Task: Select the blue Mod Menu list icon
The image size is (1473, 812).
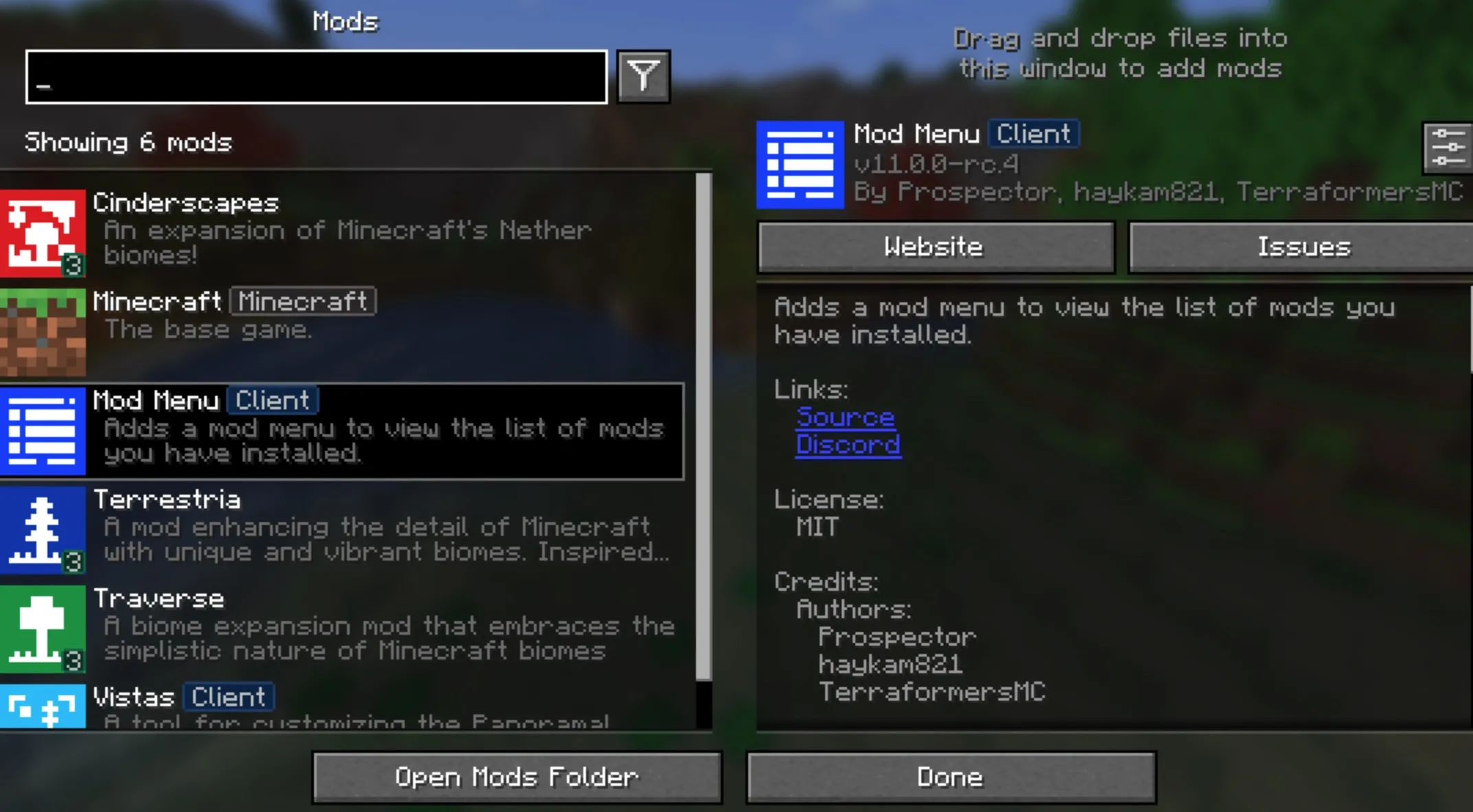Action: pyautogui.click(x=43, y=431)
